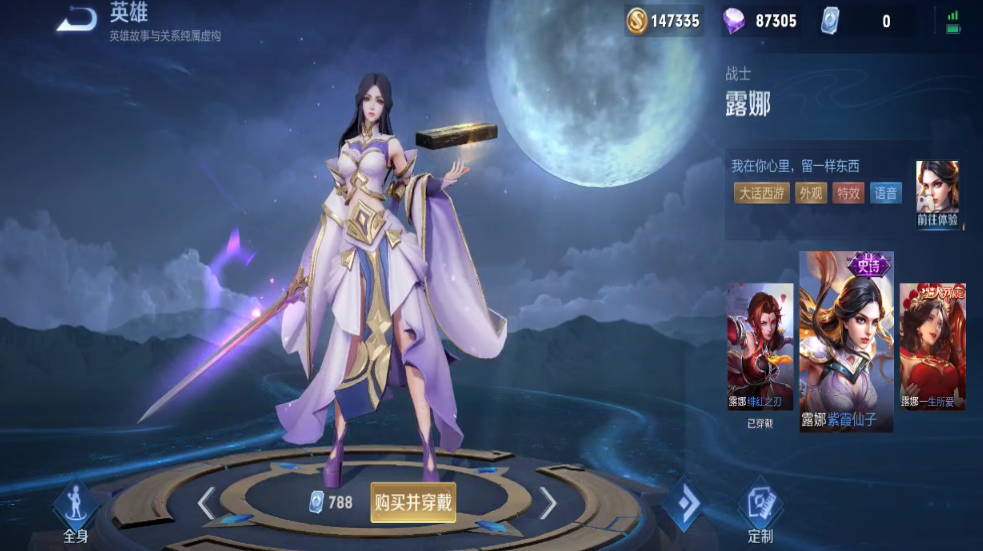The width and height of the screenshot is (983, 551).
Task: Tap the gold coin currency counter
Action: tap(664, 20)
